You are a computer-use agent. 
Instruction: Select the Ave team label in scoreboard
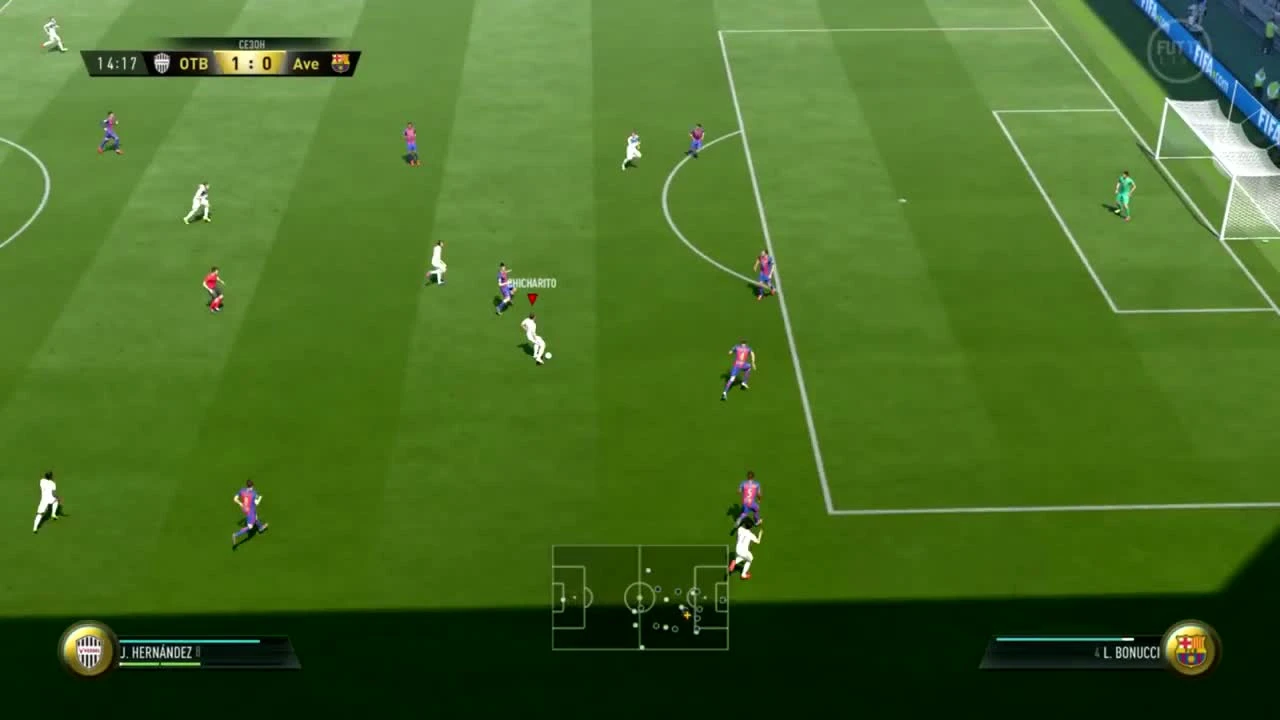tap(306, 63)
